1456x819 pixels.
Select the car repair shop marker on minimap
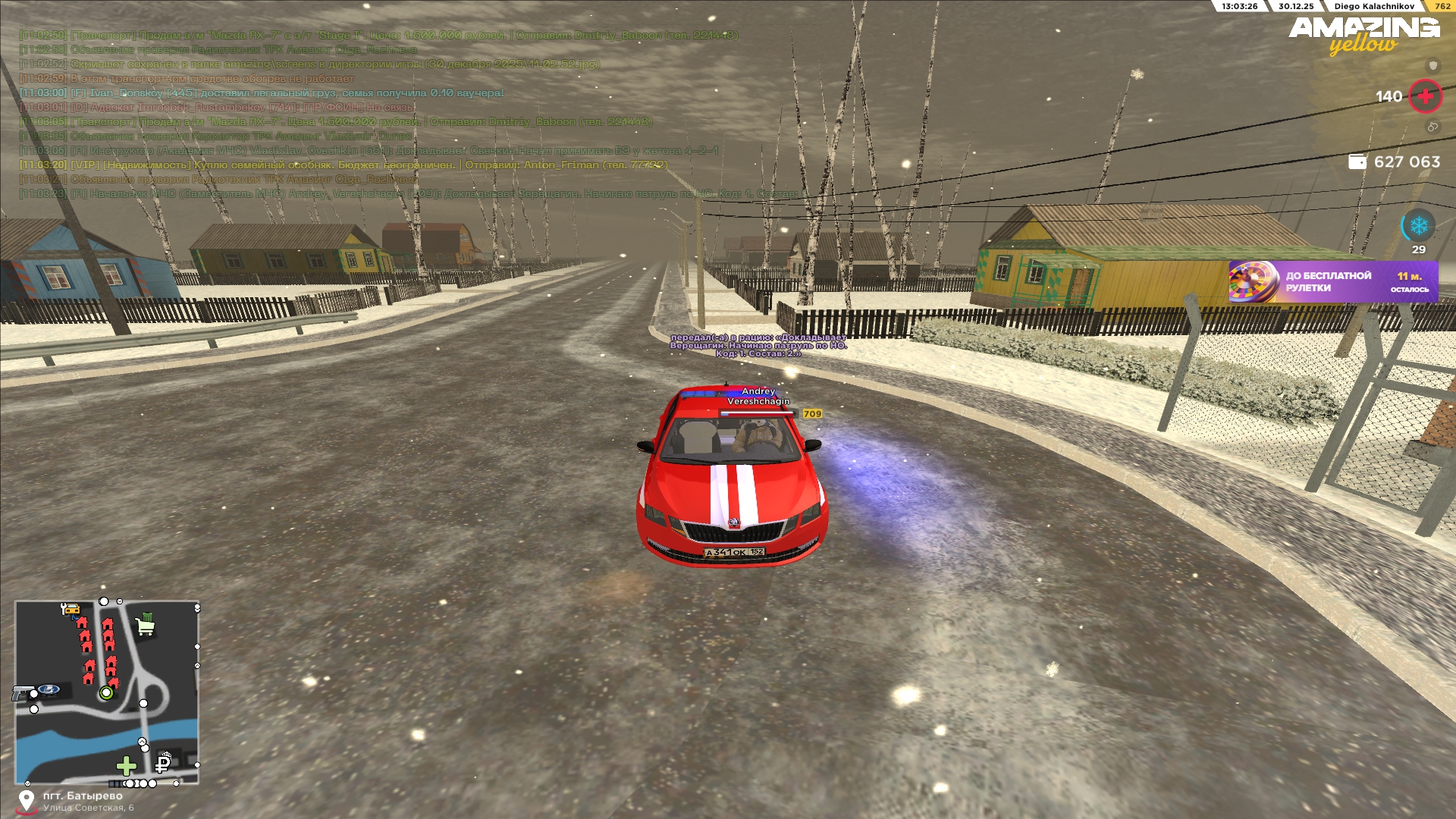click(x=70, y=609)
